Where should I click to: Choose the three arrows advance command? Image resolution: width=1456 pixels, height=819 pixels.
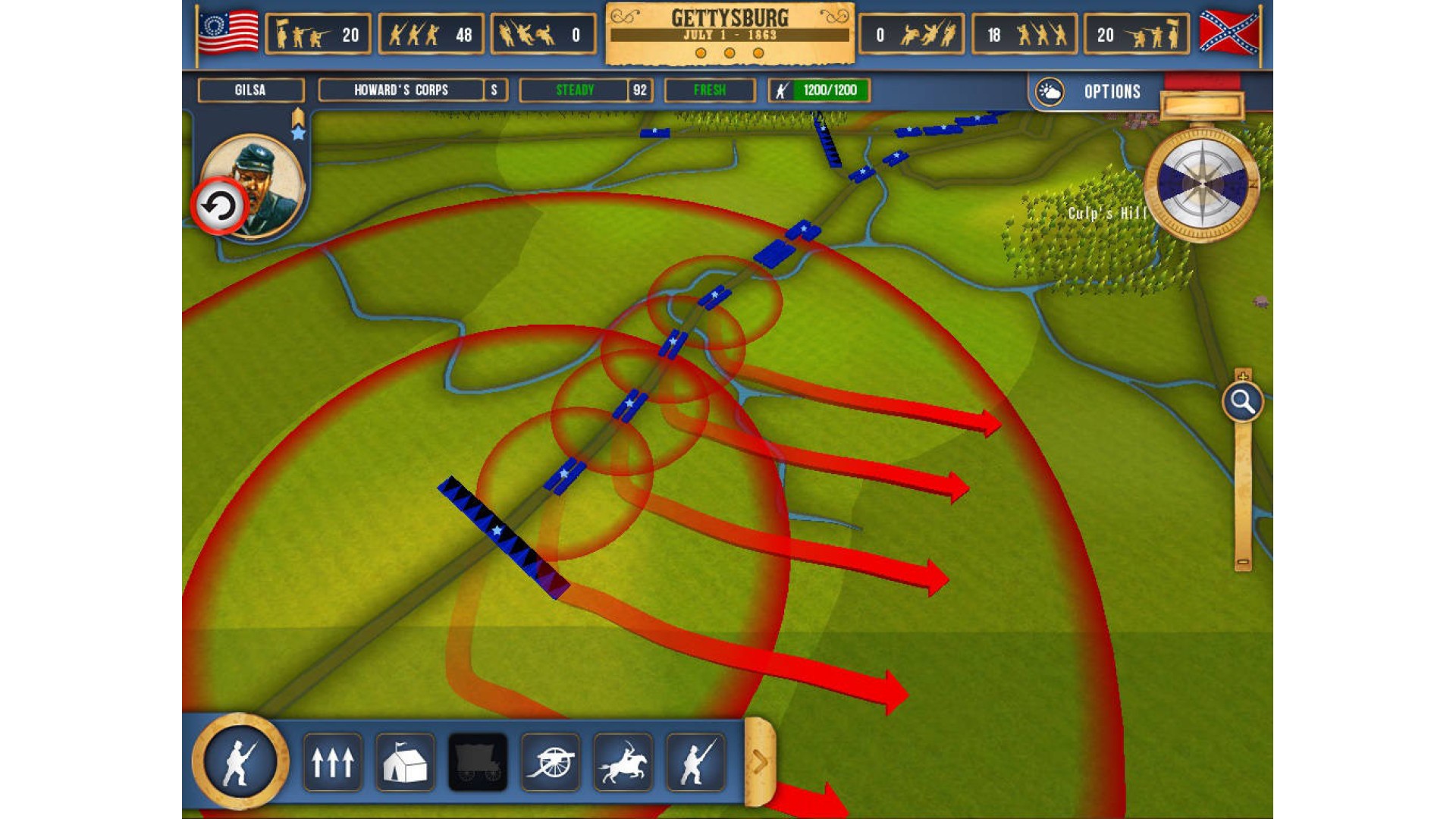[x=332, y=761]
